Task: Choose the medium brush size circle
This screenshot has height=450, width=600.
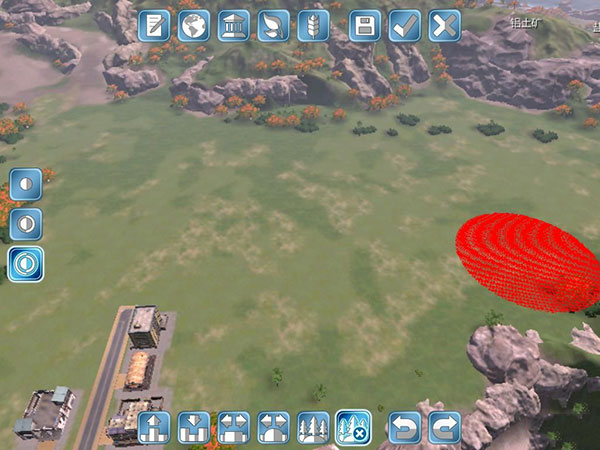Action: pyautogui.click(x=26, y=224)
